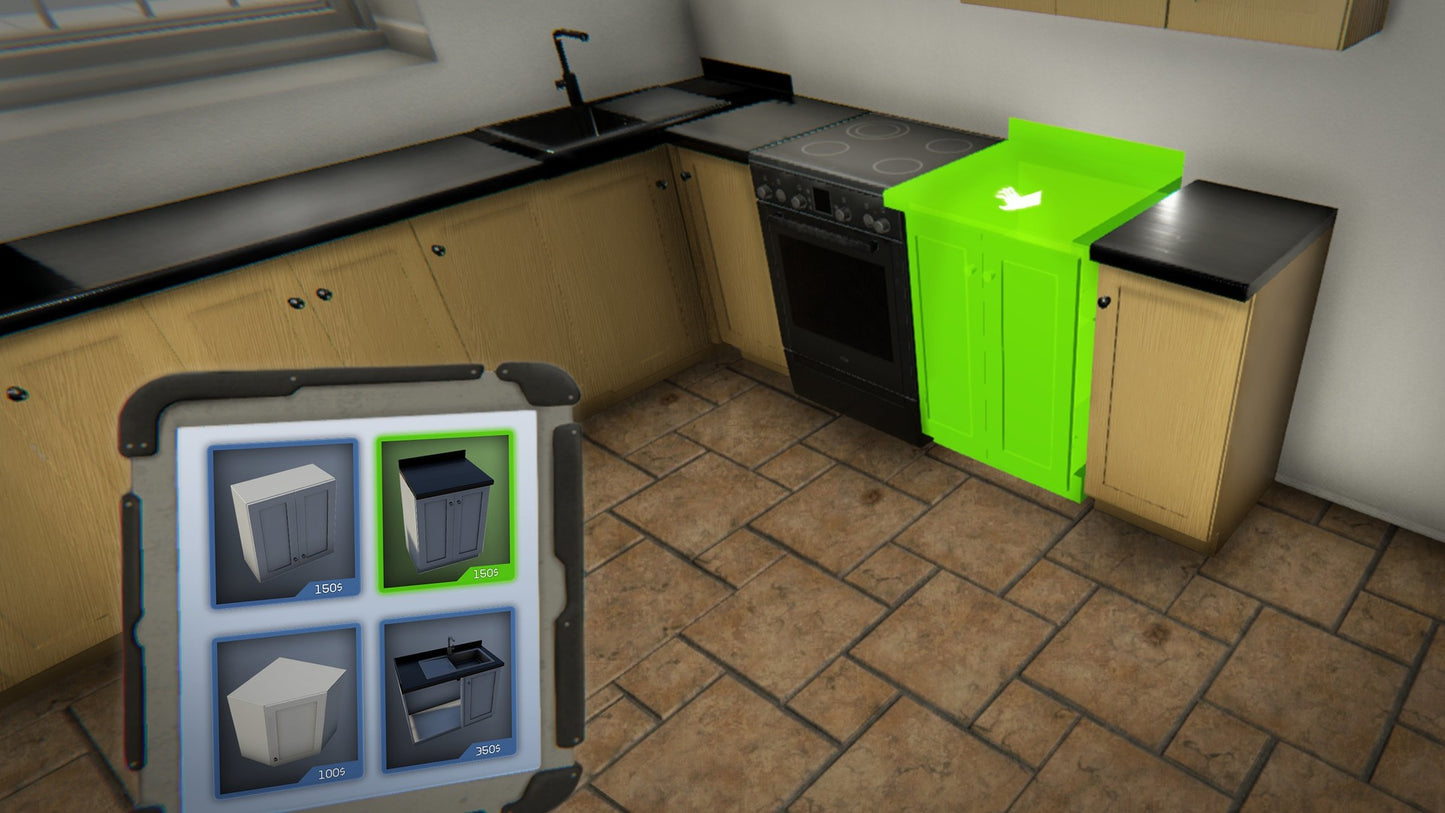The width and height of the screenshot is (1445, 813).
Task: Click the black countertop right of green cabinet
Action: pyautogui.click(x=1220, y=230)
